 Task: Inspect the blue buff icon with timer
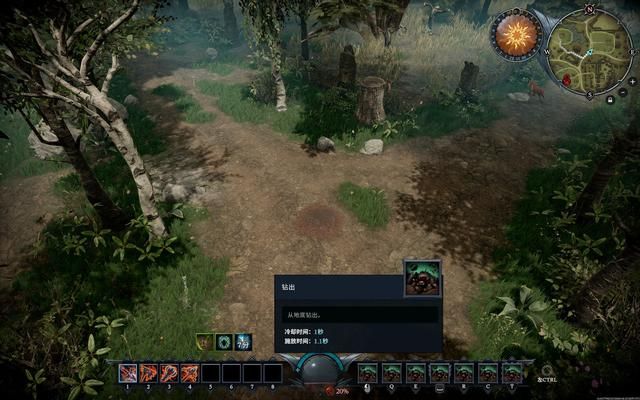pyautogui.click(x=243, y=342)
